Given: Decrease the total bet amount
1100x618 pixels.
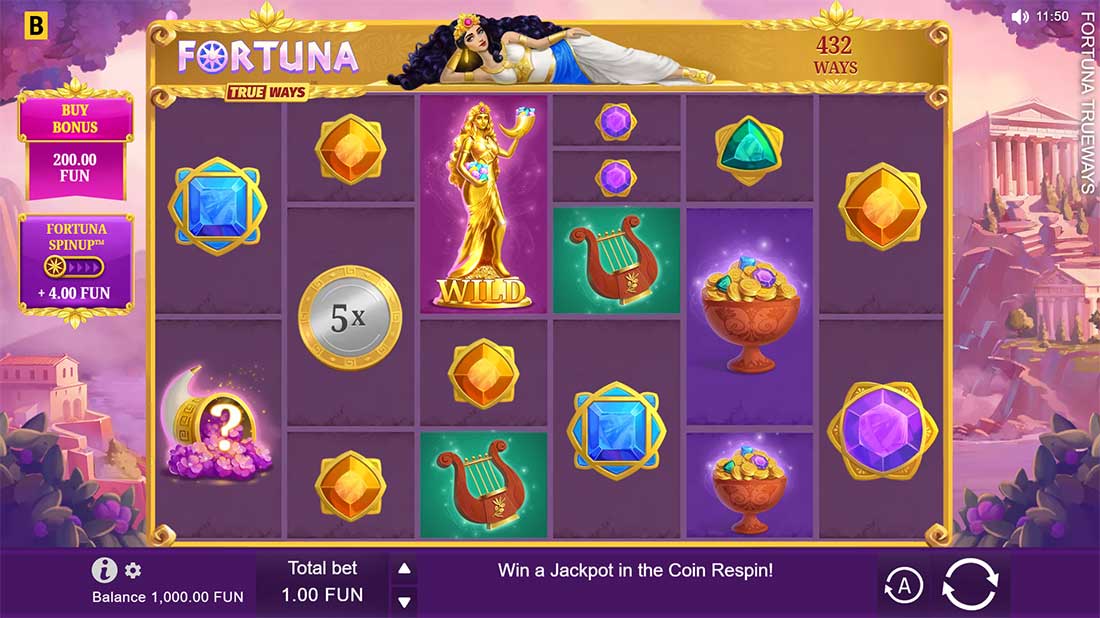Looking at the screenshot, I should coord(404,601).
